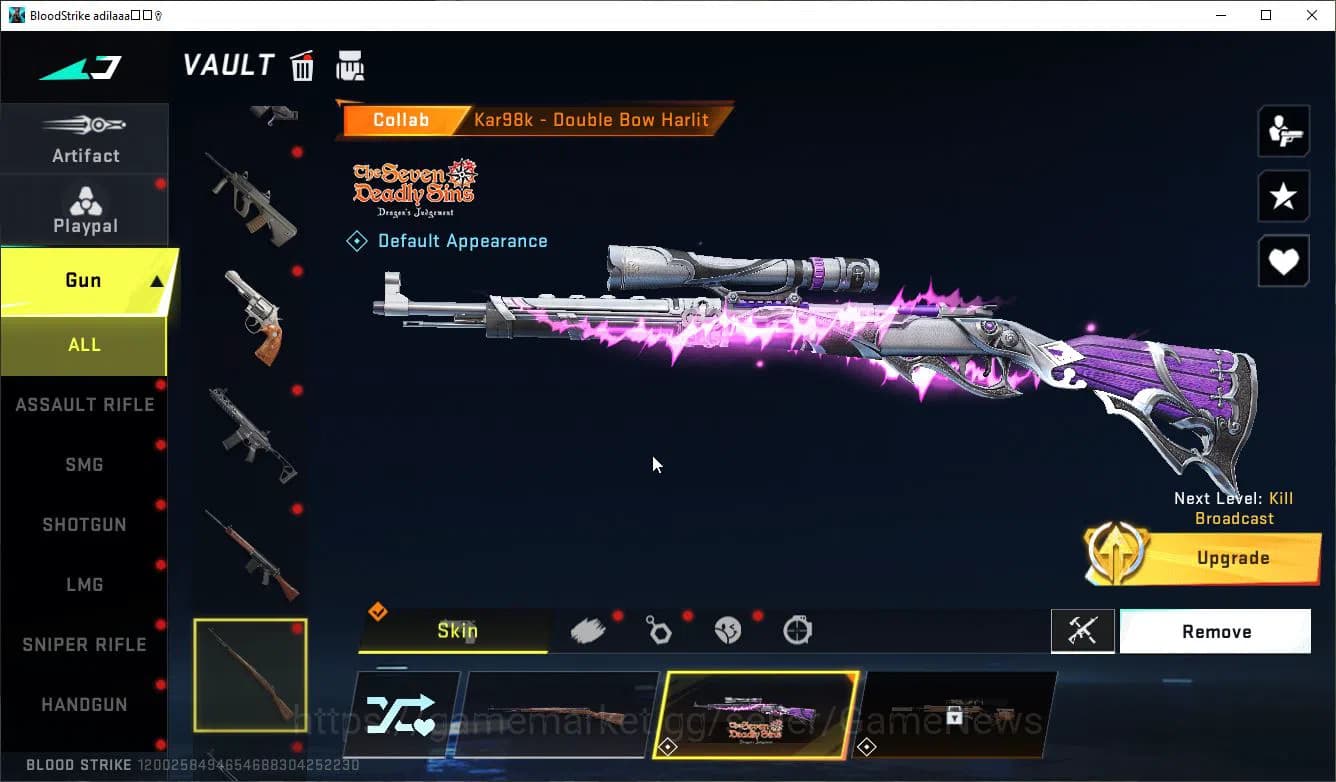
Task: Click the batch dismantle icon beside the trash
Action: point(350,64)
